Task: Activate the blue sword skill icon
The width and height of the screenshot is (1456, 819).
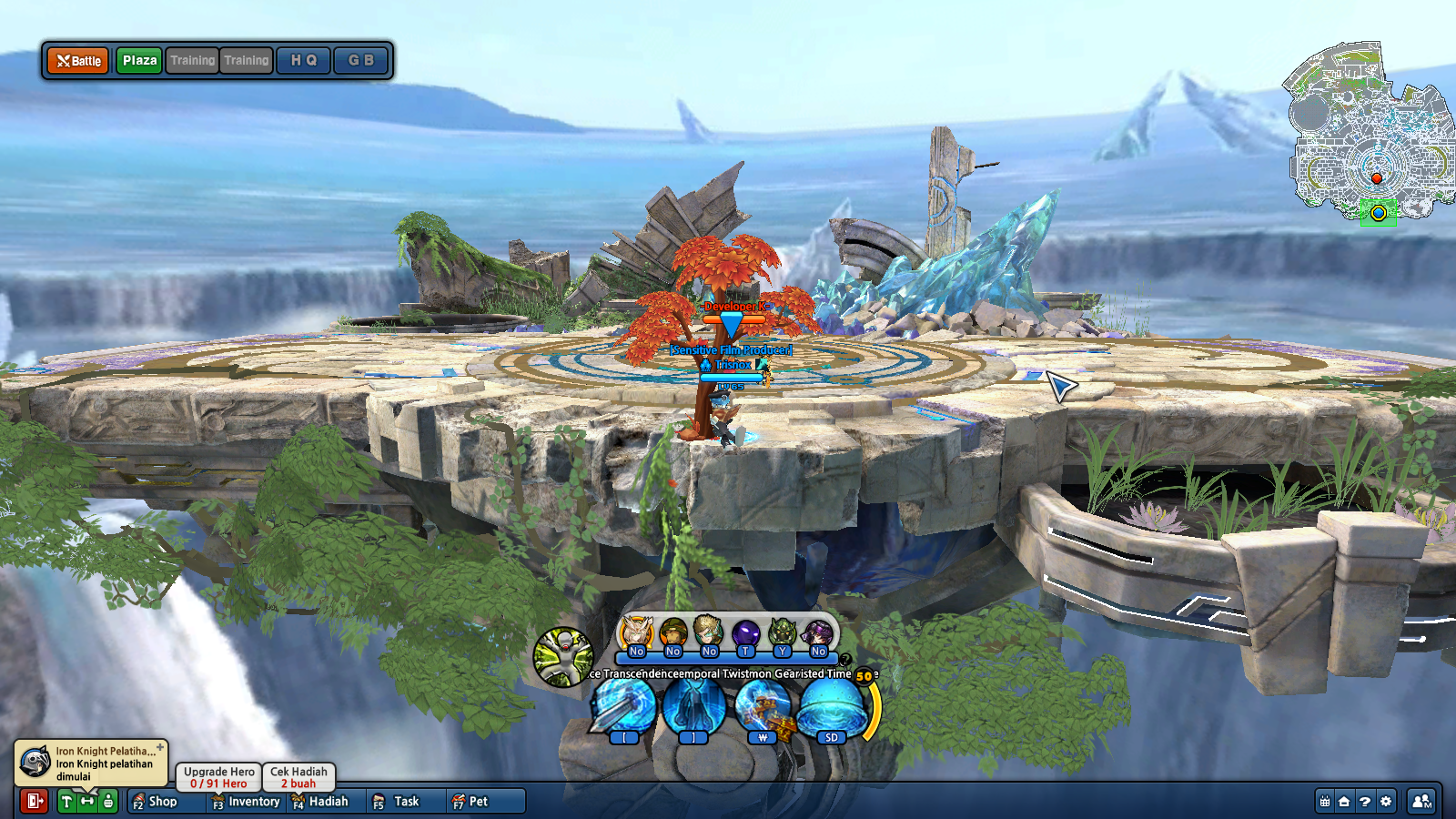Action: (624, 707)
